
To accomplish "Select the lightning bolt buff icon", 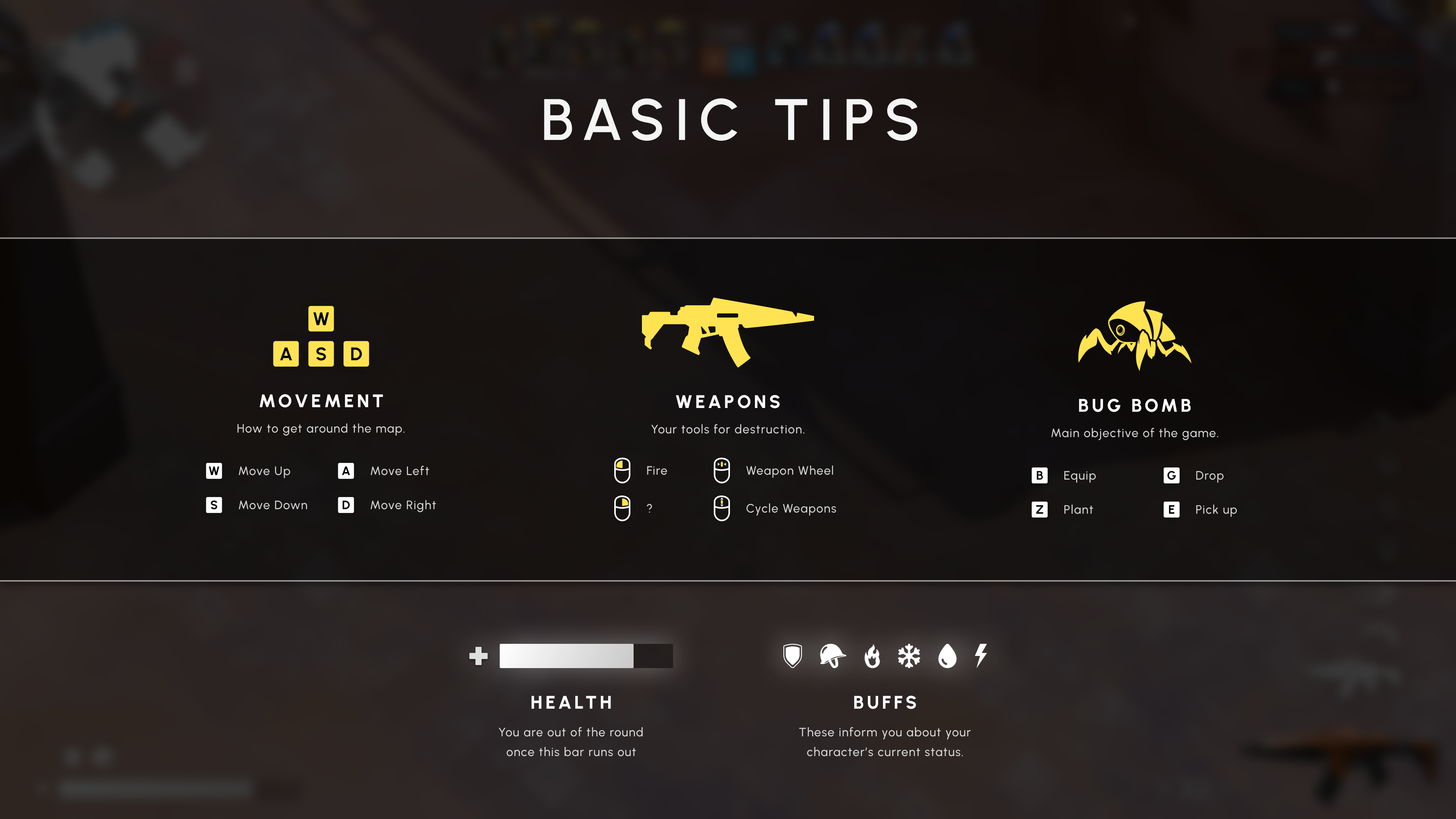I will tap(981, 655).
